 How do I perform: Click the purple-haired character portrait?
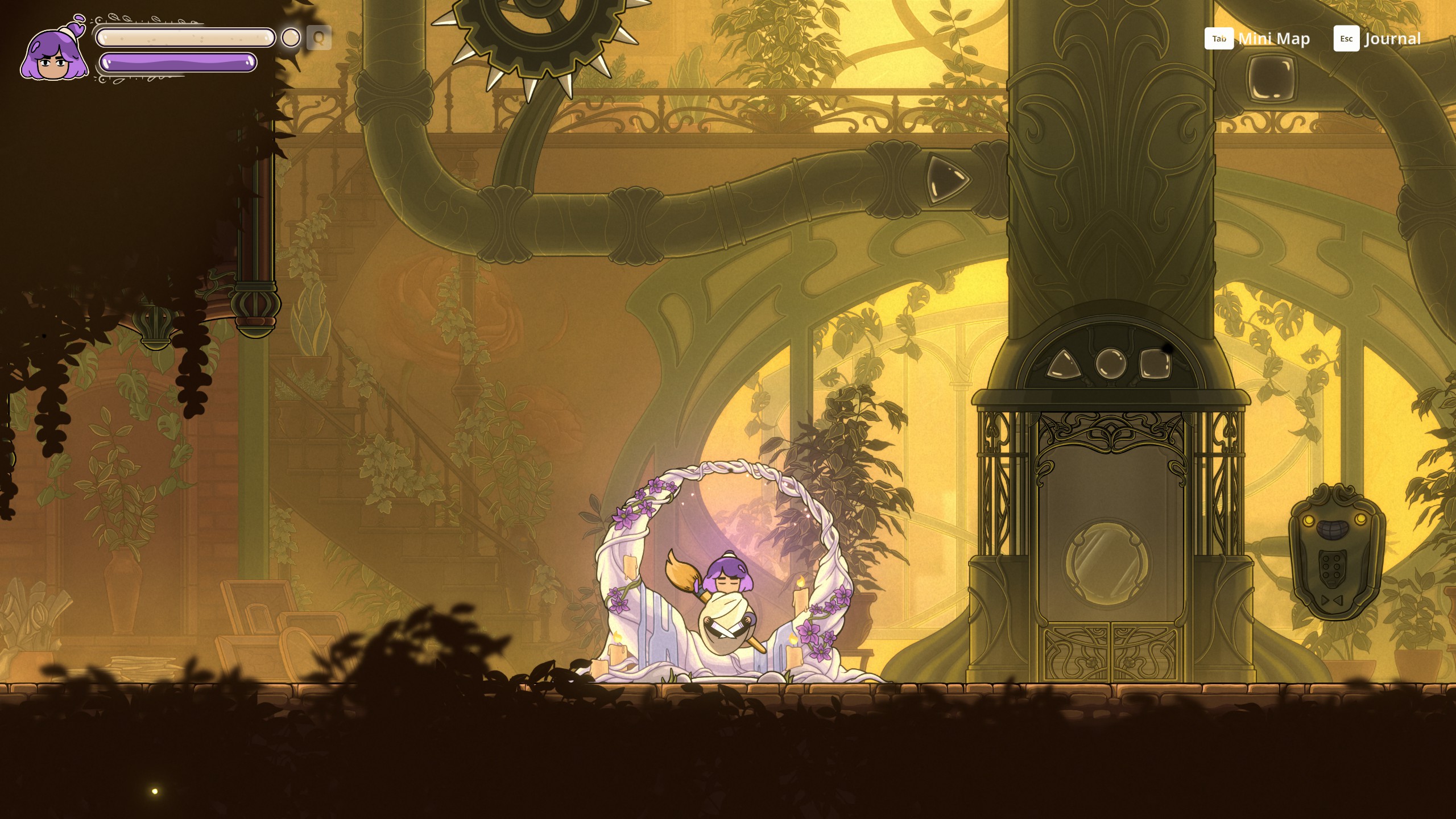pyautogui.click(x=55, y=52)
